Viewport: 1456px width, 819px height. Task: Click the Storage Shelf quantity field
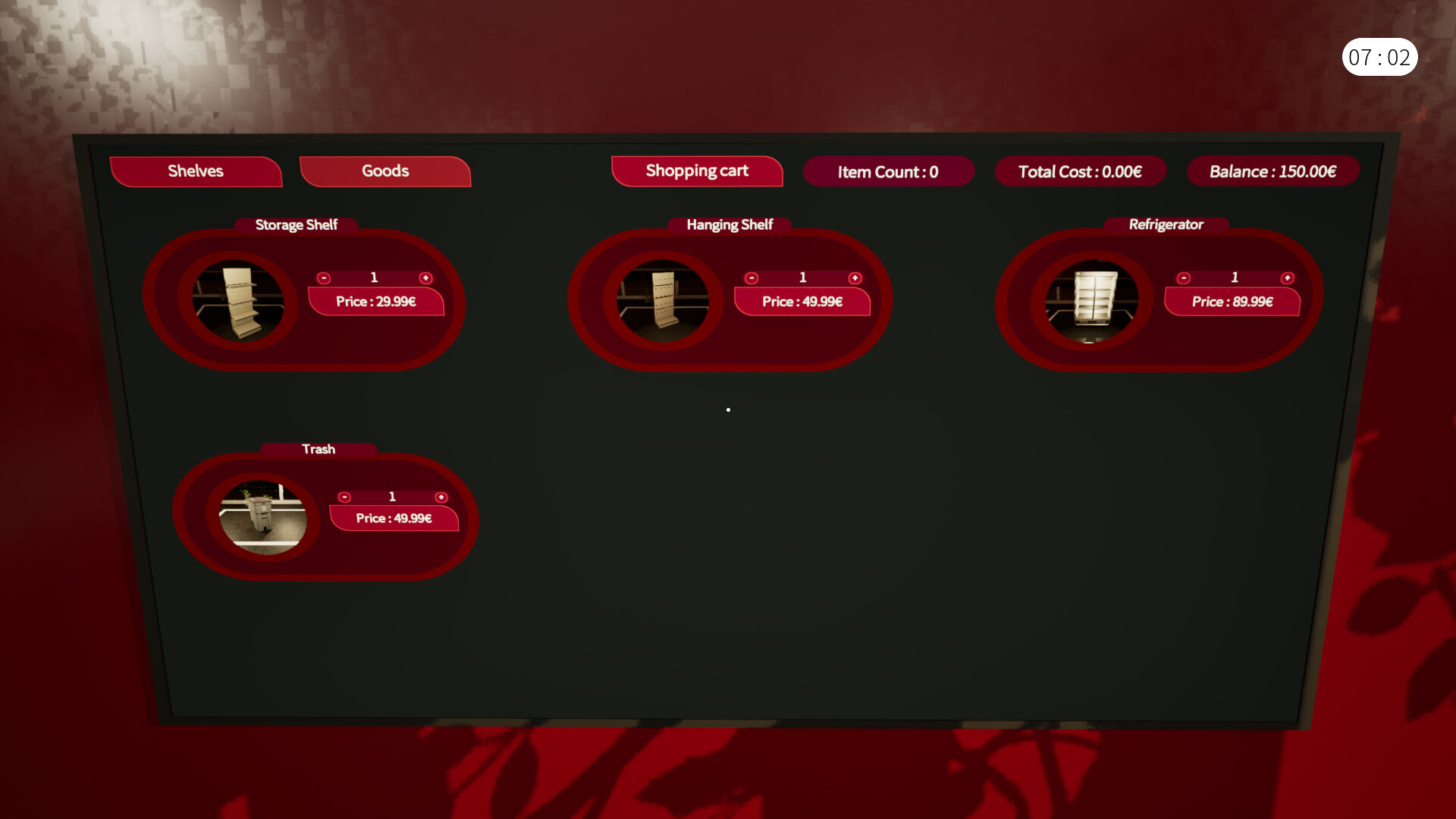click(374, 278)
